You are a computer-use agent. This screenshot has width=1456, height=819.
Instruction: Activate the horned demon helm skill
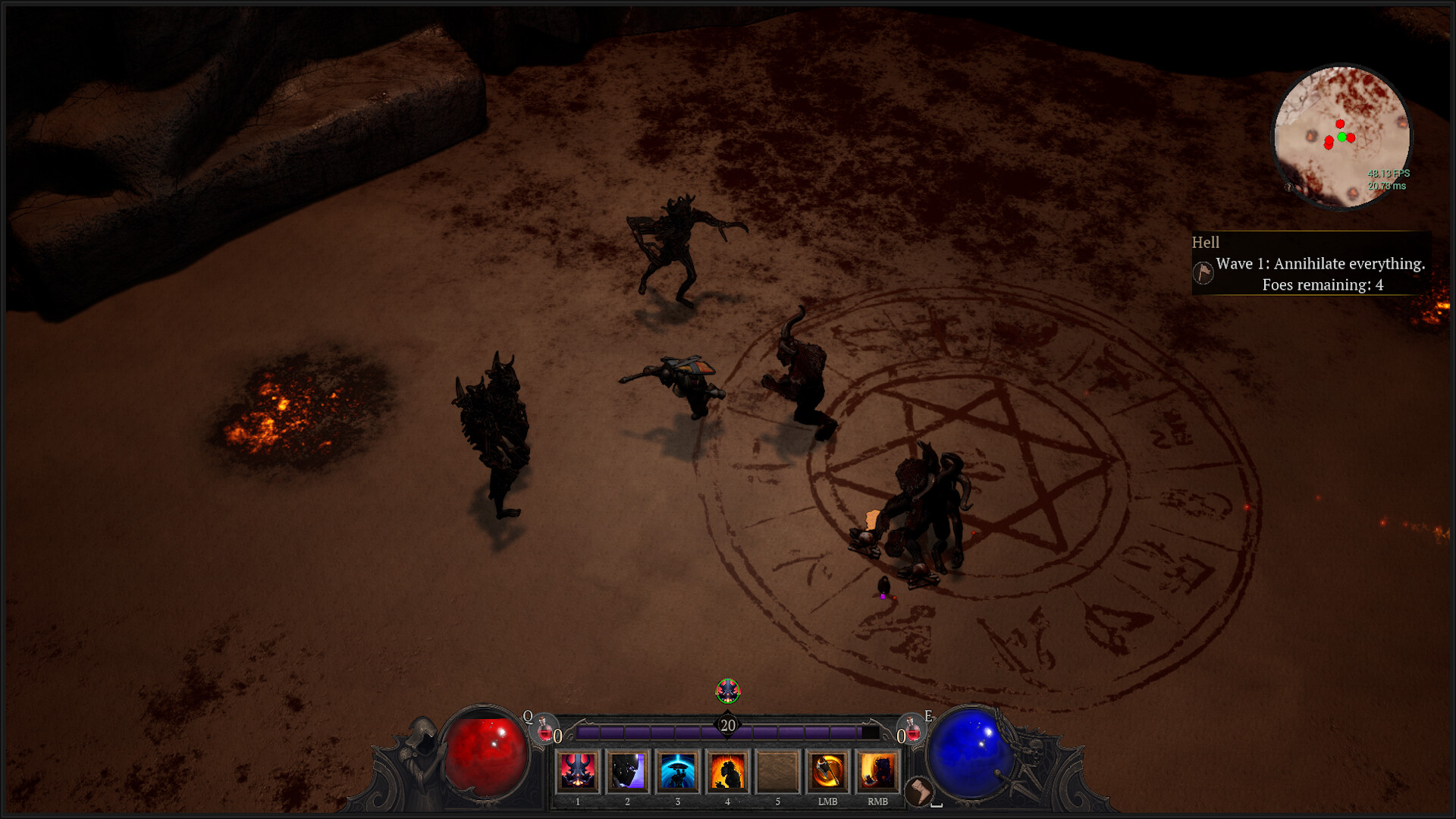(x=578, y=771)
